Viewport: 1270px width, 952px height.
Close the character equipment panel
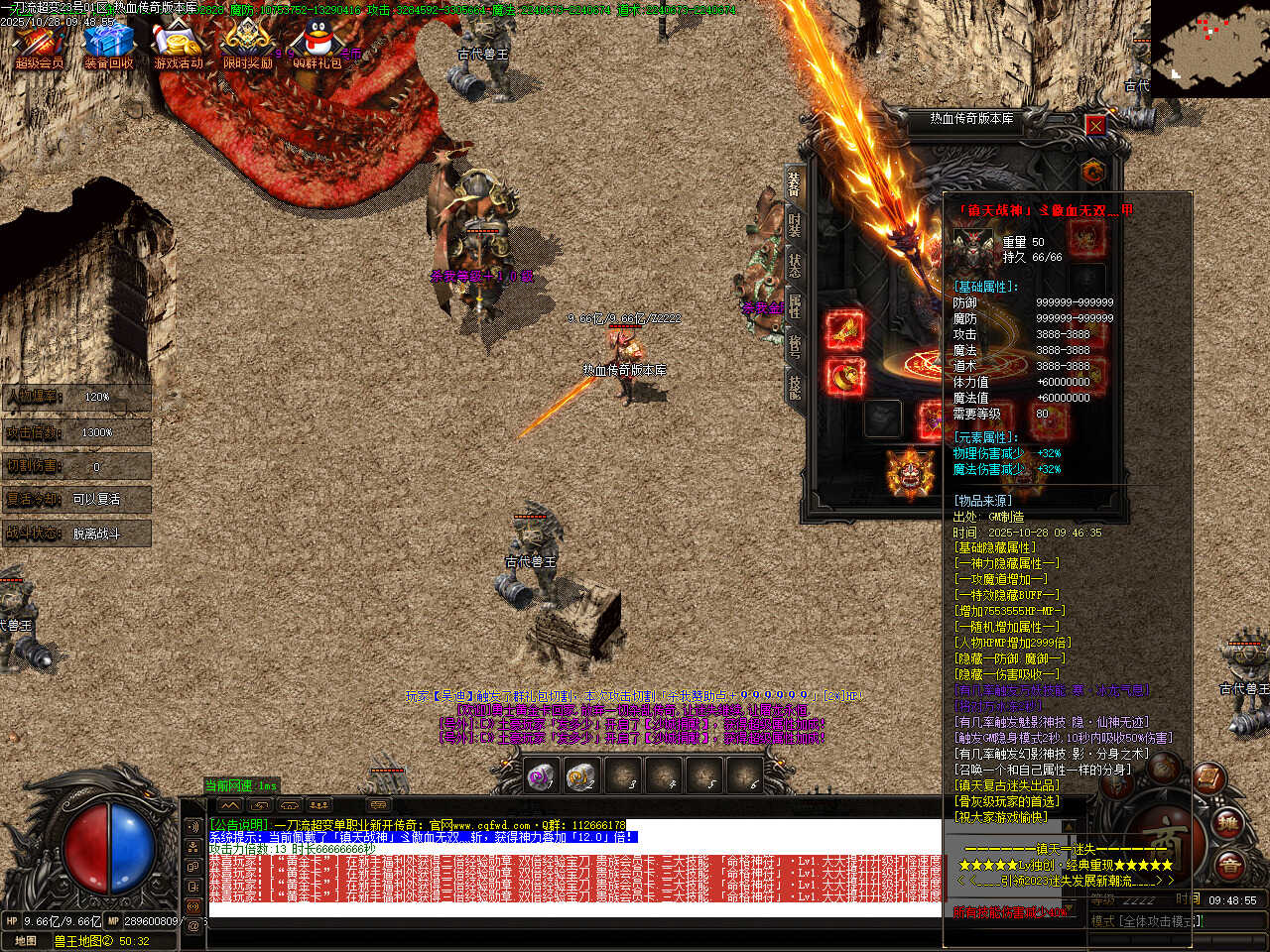[1095, 125]
